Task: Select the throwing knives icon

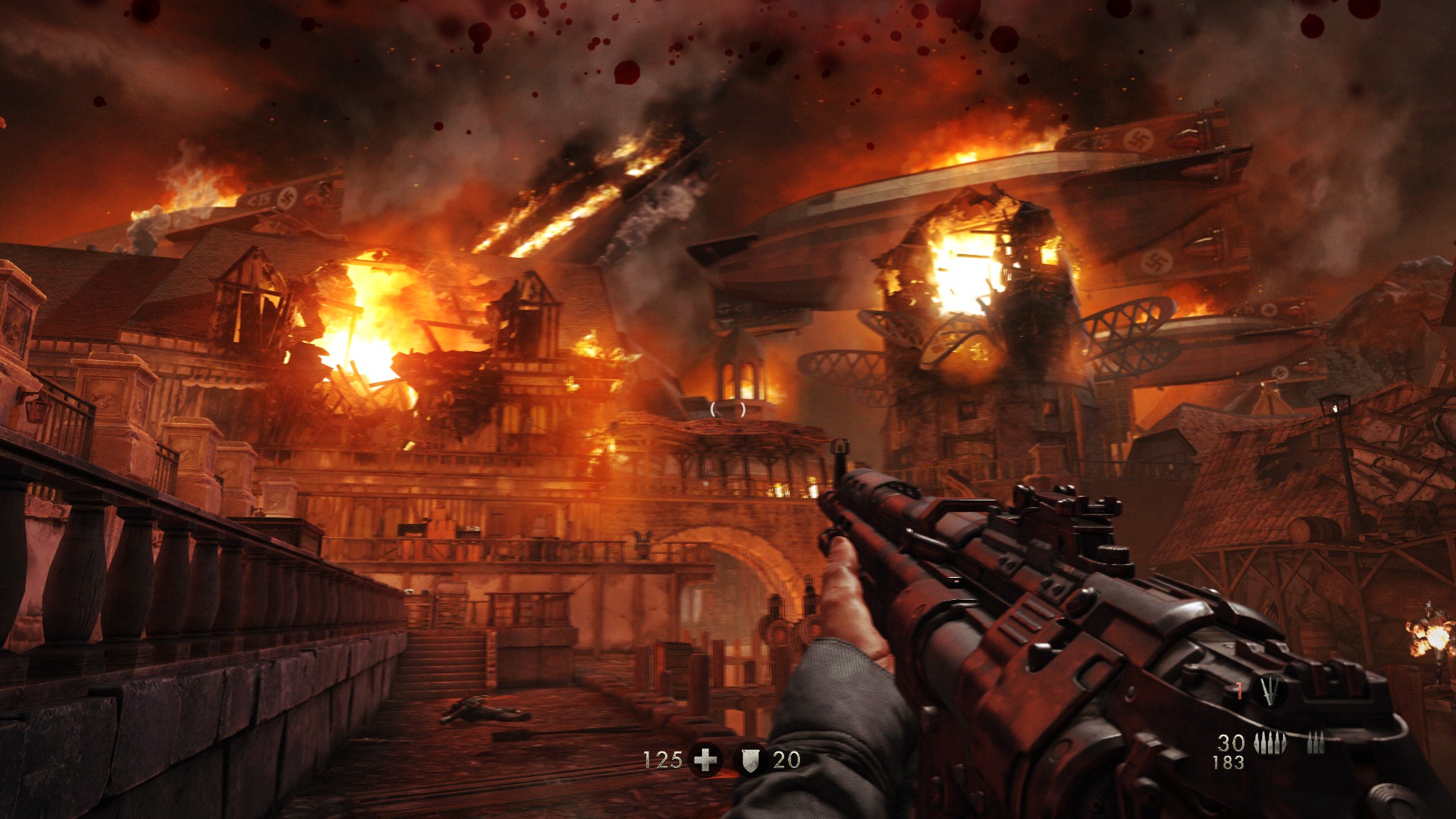Action: point(1269,690)
